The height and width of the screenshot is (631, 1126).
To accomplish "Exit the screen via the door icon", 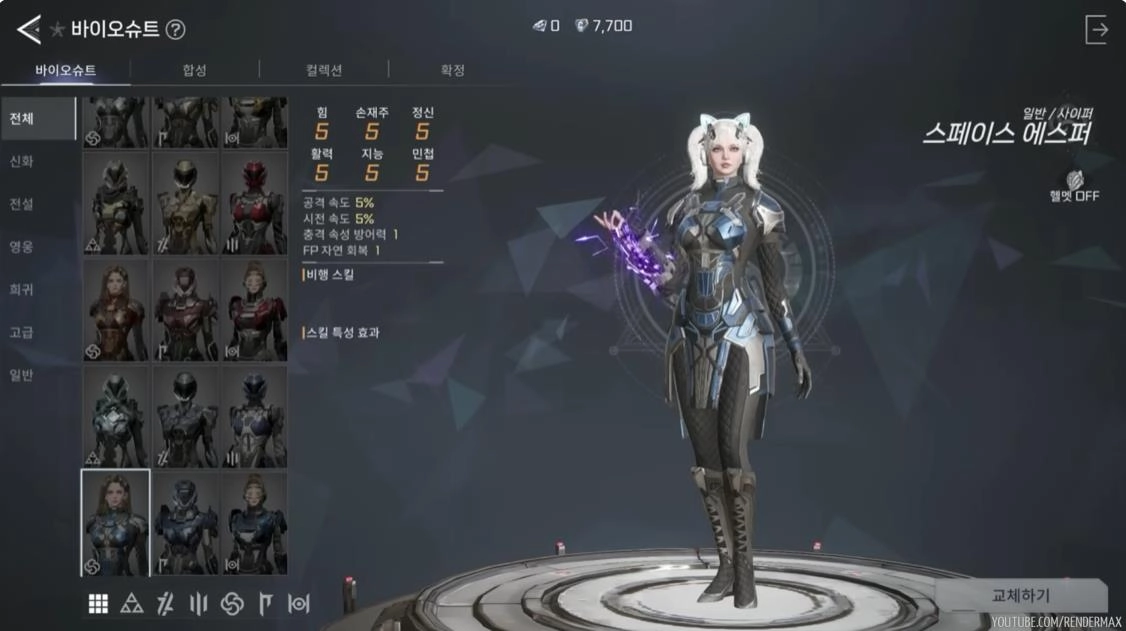I will click(1097, 30).
